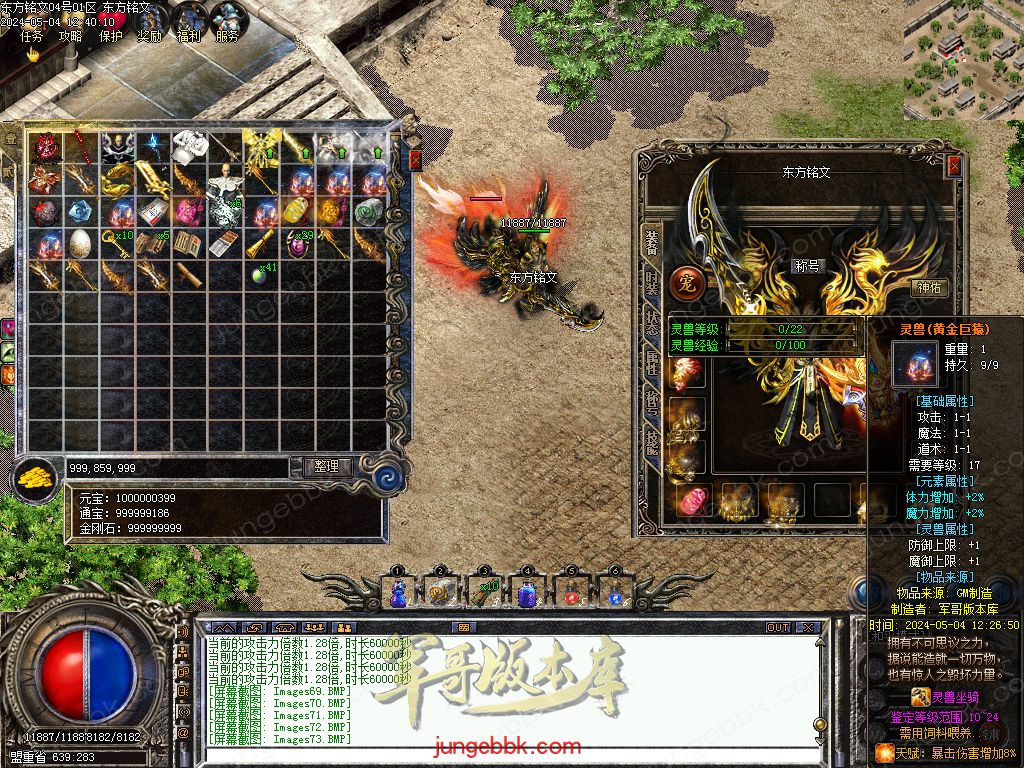The image size is (1024, 768).
Task: Open the 服务 service menu
Action: 227,37
